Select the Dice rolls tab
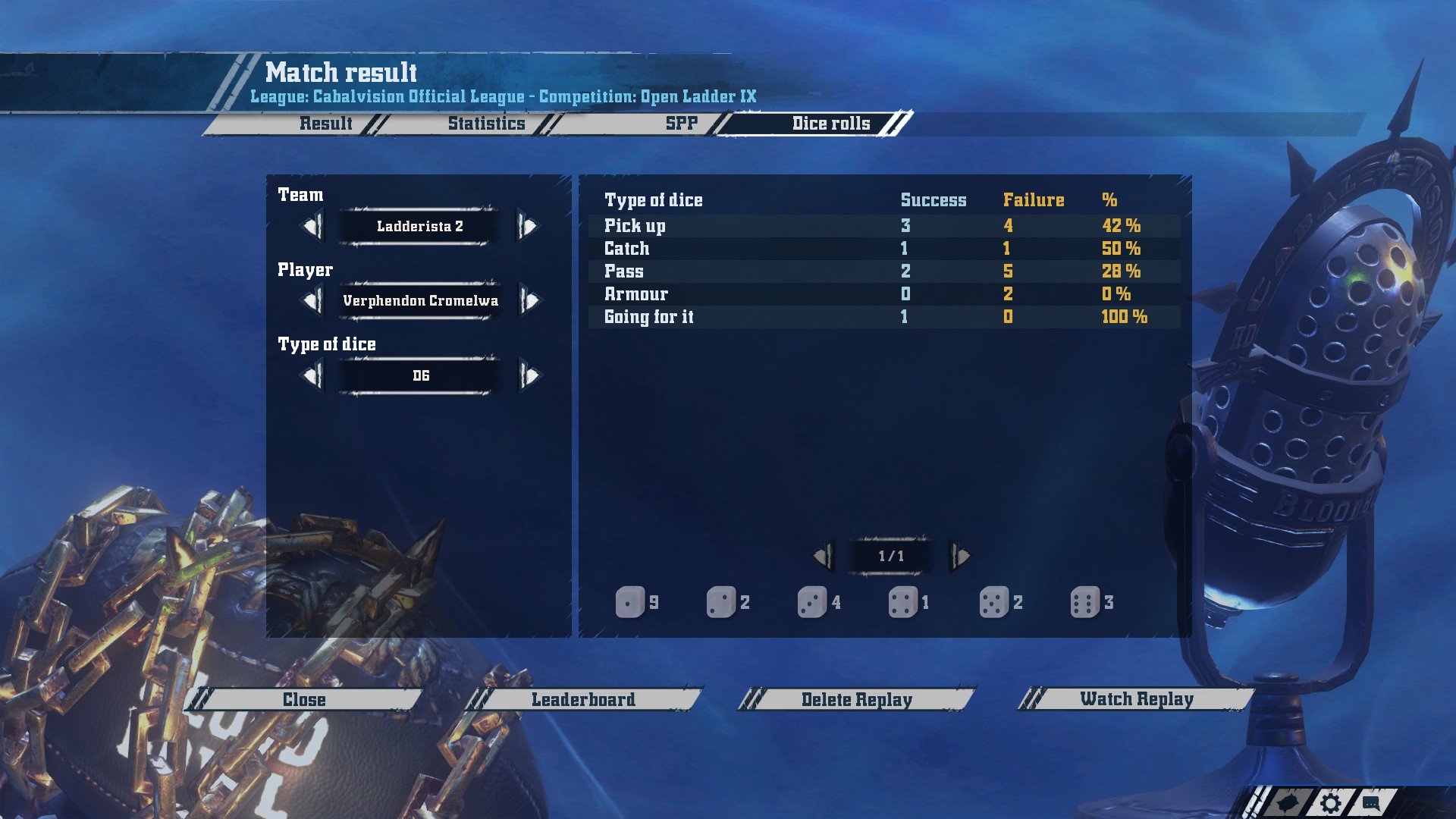Image resolution: width=1456 pixels, height=819 pixels. pyautogui.click(x=830, y=124)
